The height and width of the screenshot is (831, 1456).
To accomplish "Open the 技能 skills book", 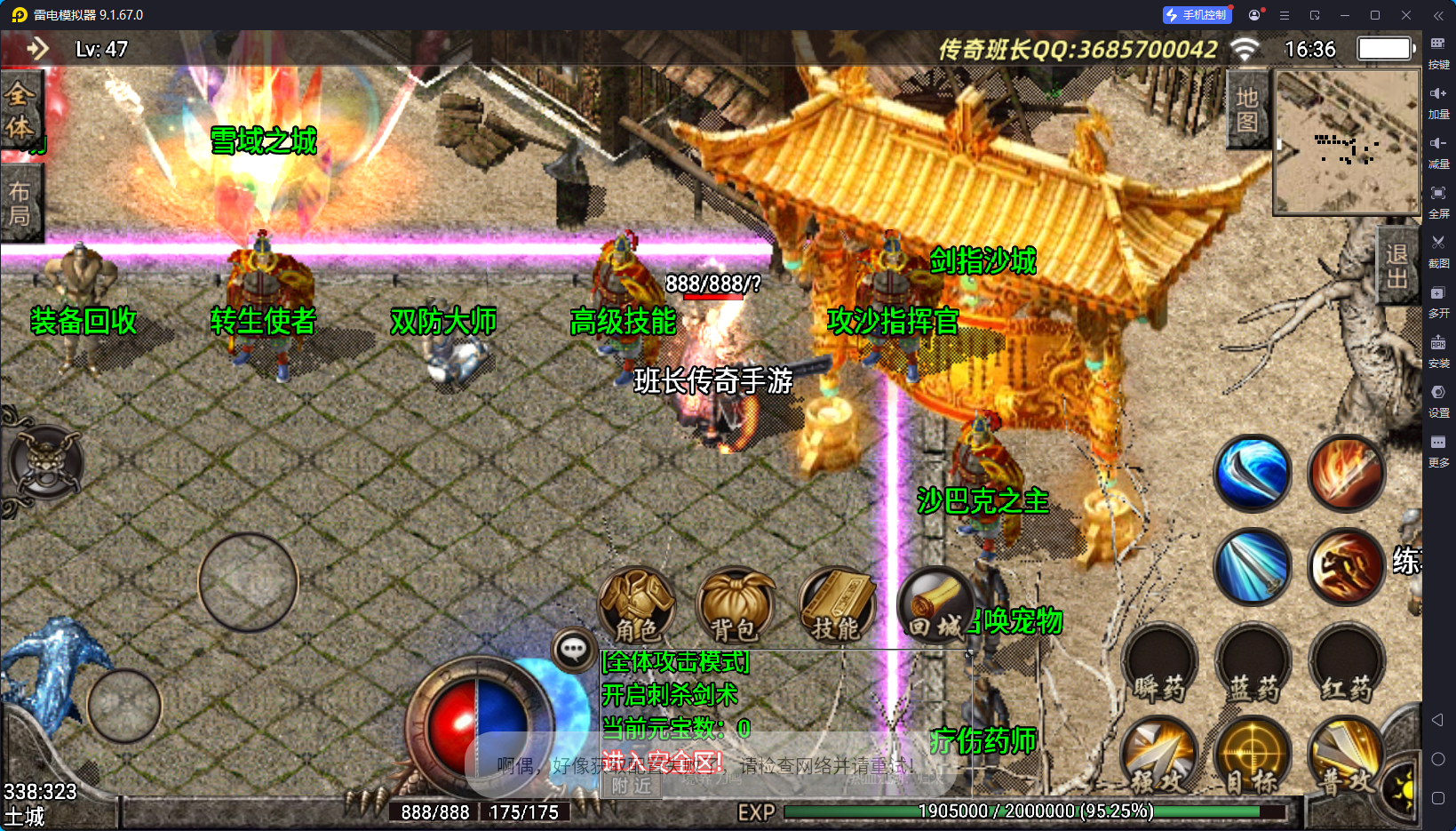I will click(x=836, y=606).
